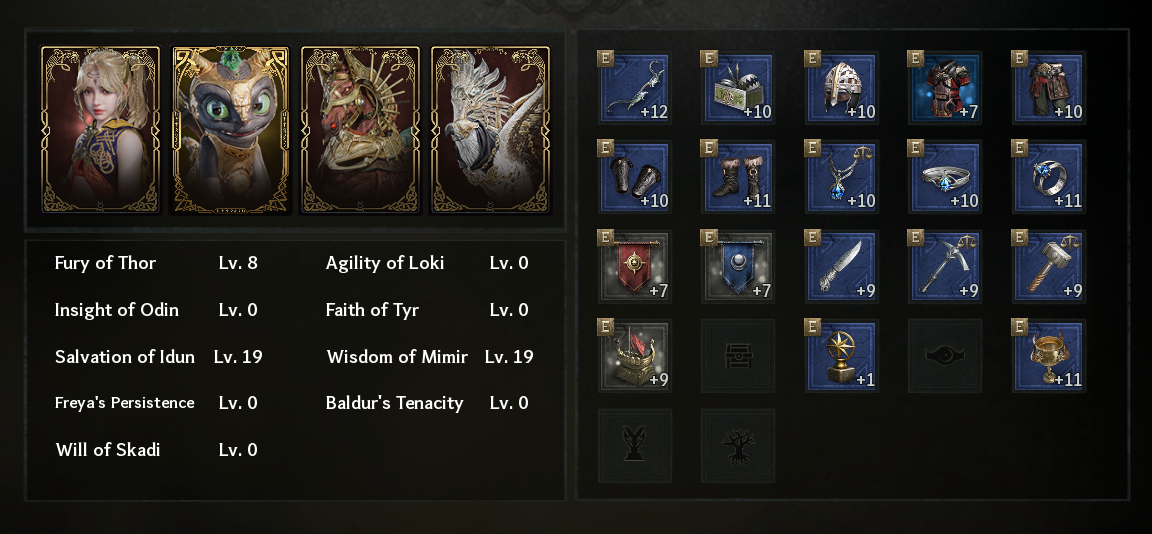Select the leather gauntlets slot
The height and width of the screenshot is (534, 1152).
(636, 177)
